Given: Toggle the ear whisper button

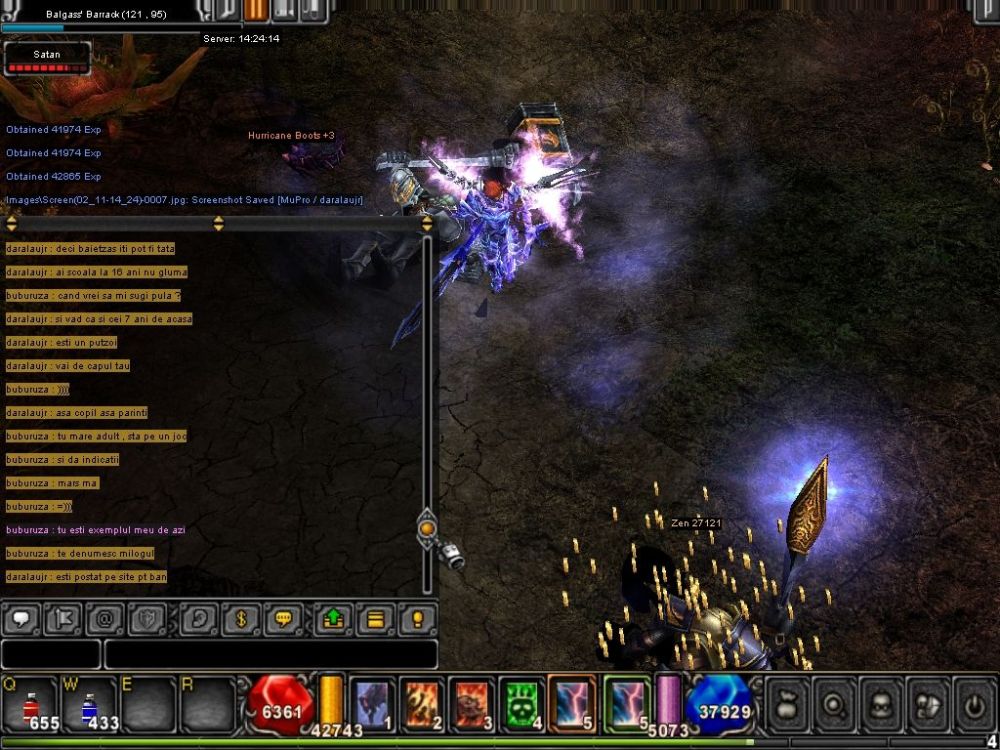Looking at the screenshot, I should tap(199, 619).
